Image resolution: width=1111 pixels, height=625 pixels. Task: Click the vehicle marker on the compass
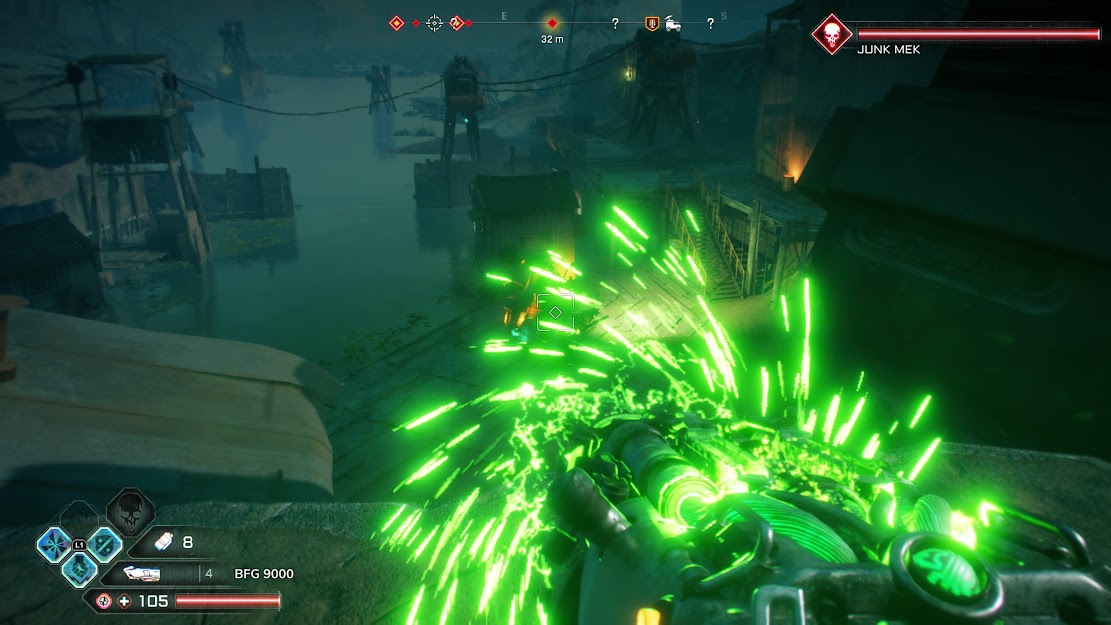pos(673,23)
